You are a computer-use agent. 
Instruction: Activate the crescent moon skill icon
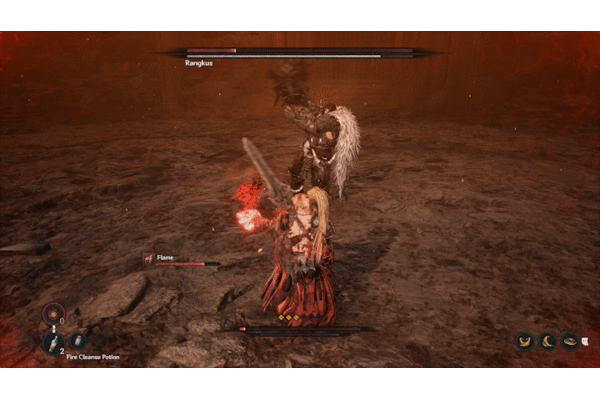click(x=547, y=341)
